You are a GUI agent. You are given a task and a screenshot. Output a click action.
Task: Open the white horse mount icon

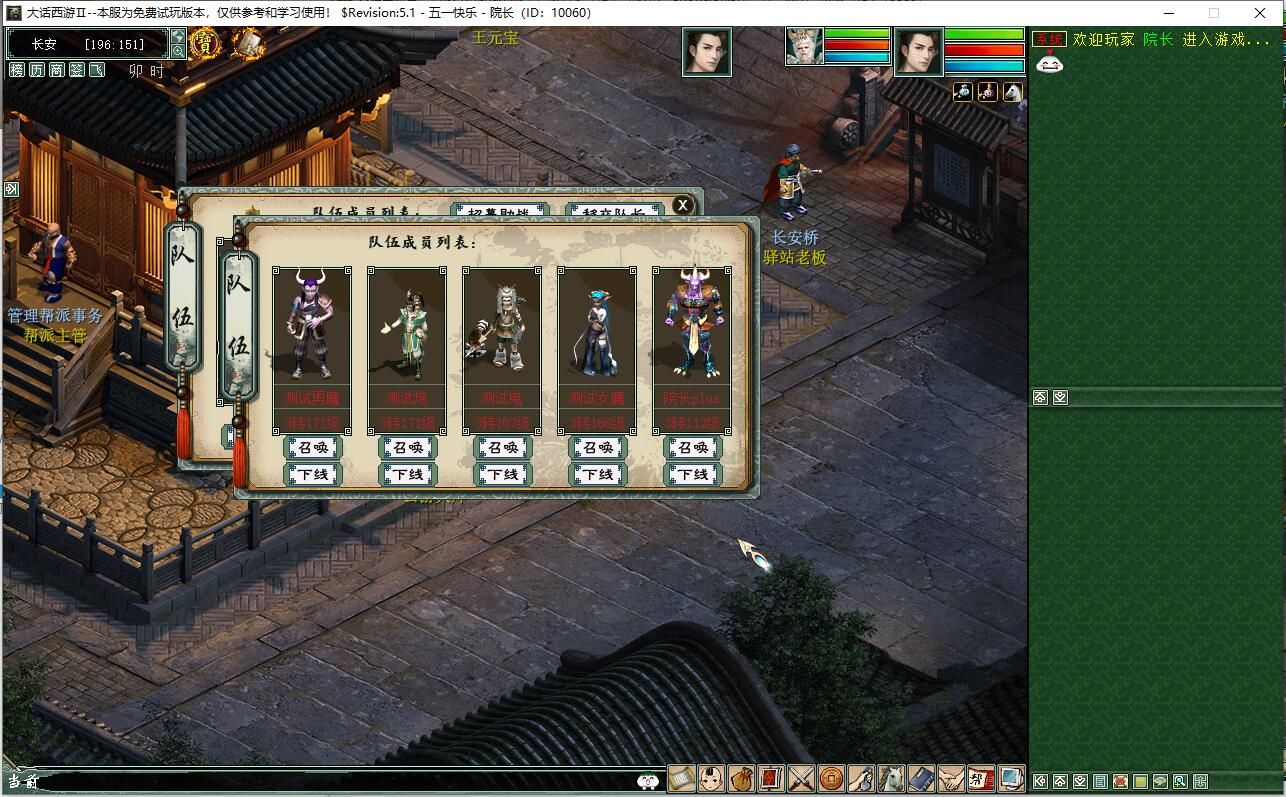tap(891, 778)
